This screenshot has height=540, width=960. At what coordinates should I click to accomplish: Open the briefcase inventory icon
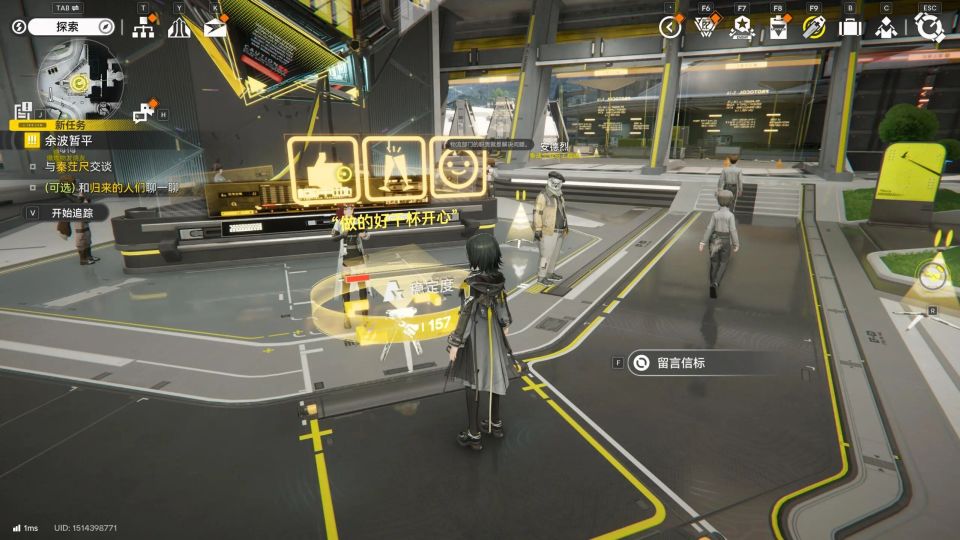click(850, 28)
